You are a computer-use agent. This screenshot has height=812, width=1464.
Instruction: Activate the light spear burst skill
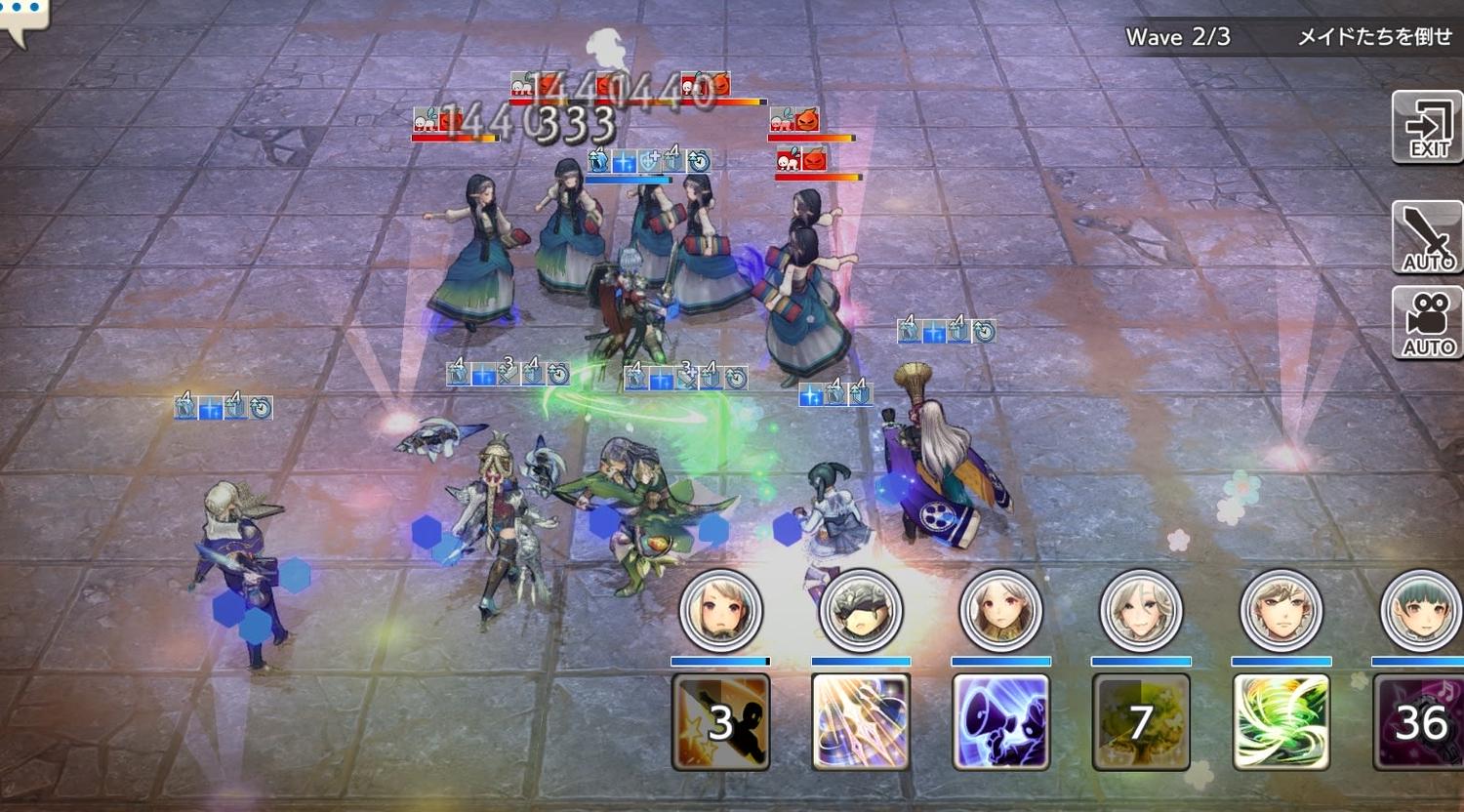861,722
